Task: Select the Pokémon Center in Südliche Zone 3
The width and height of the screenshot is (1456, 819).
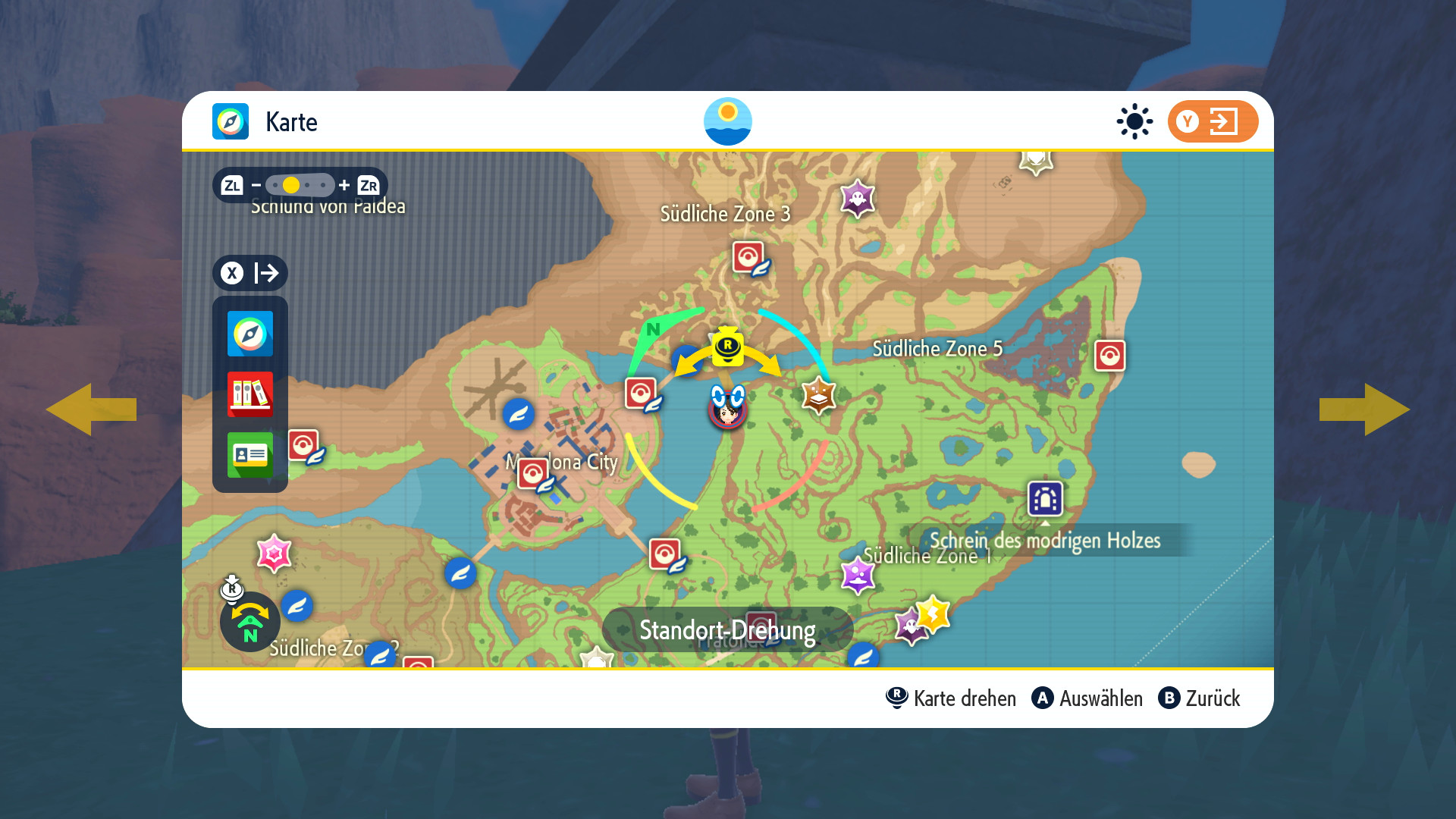Action: pos(748,258)
